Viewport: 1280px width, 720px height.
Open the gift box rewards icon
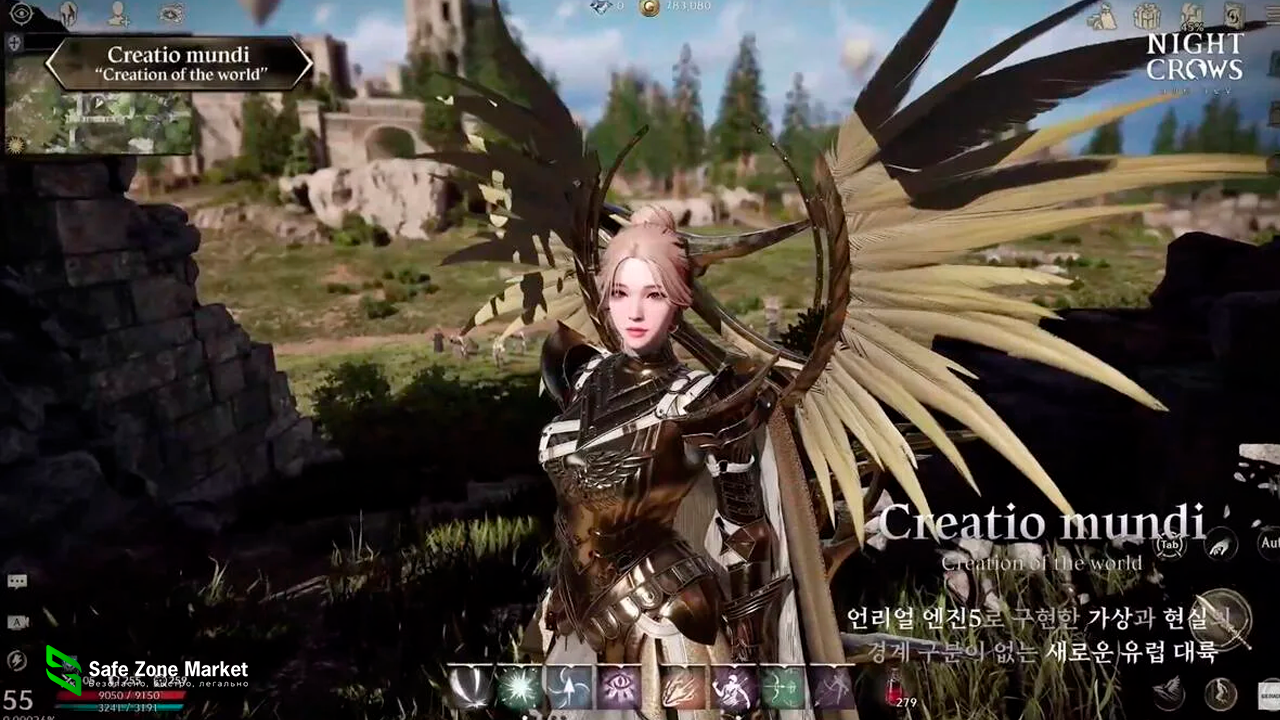click(1147, 16)
